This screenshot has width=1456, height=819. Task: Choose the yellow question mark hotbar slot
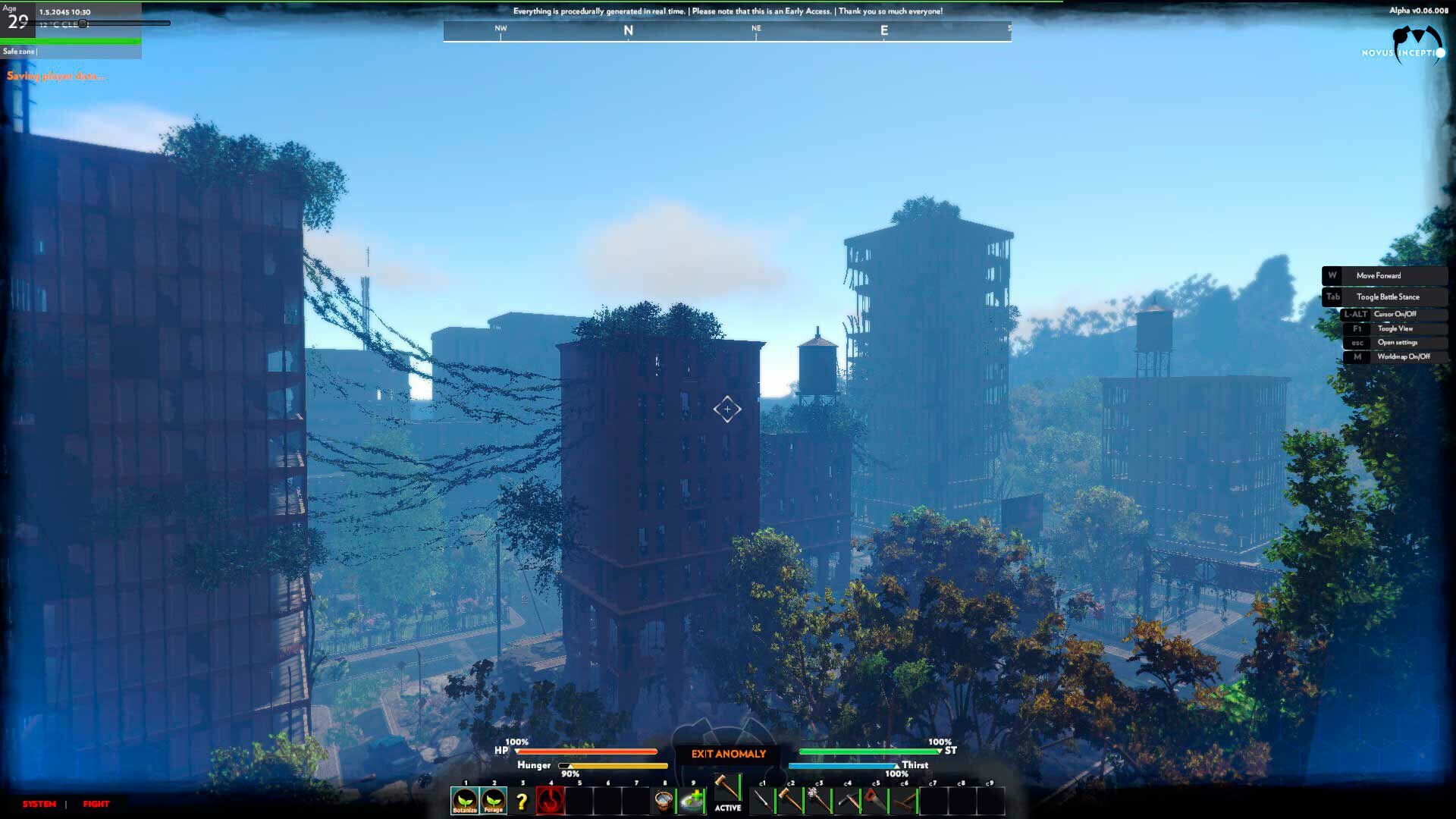(x=522, y=802)
